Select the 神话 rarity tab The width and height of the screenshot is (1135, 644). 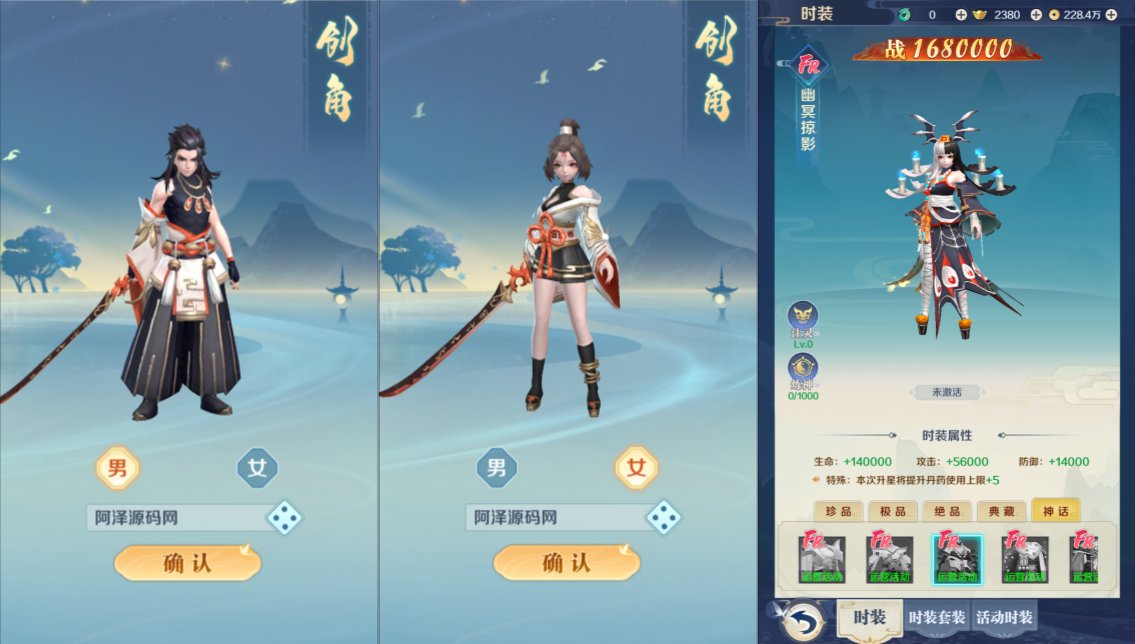click(x=1056, y=511)
